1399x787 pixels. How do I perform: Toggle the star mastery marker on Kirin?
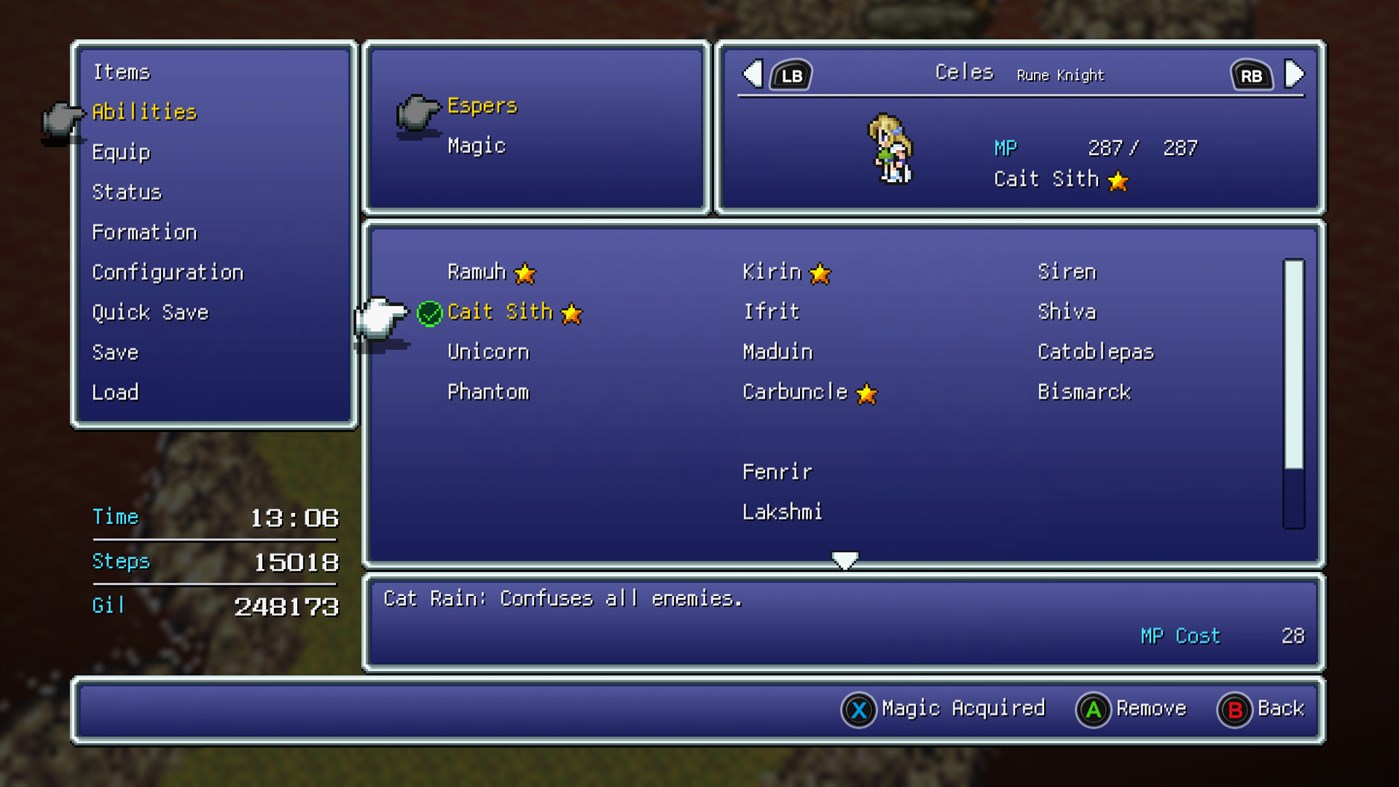pyautogui.click(x=819, y=271)
